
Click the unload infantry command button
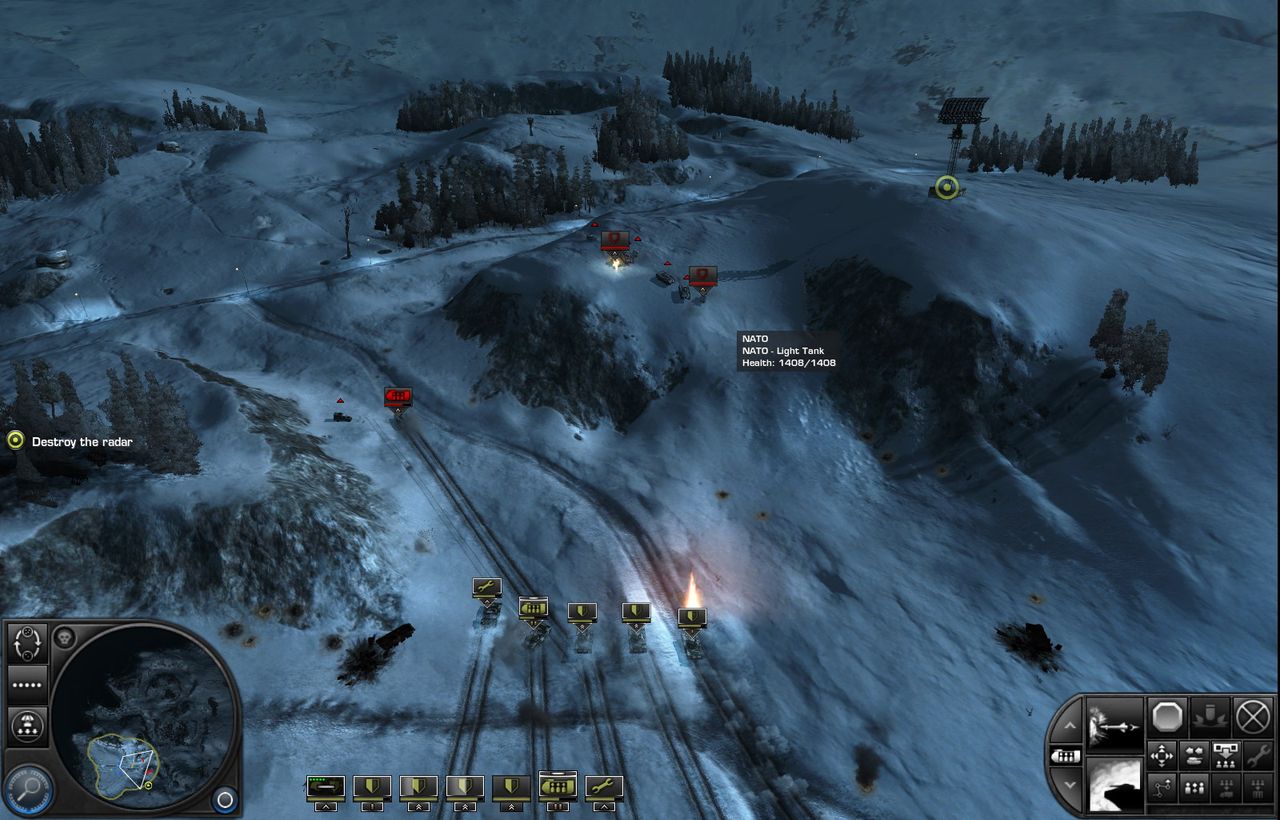pos(1225,756)
